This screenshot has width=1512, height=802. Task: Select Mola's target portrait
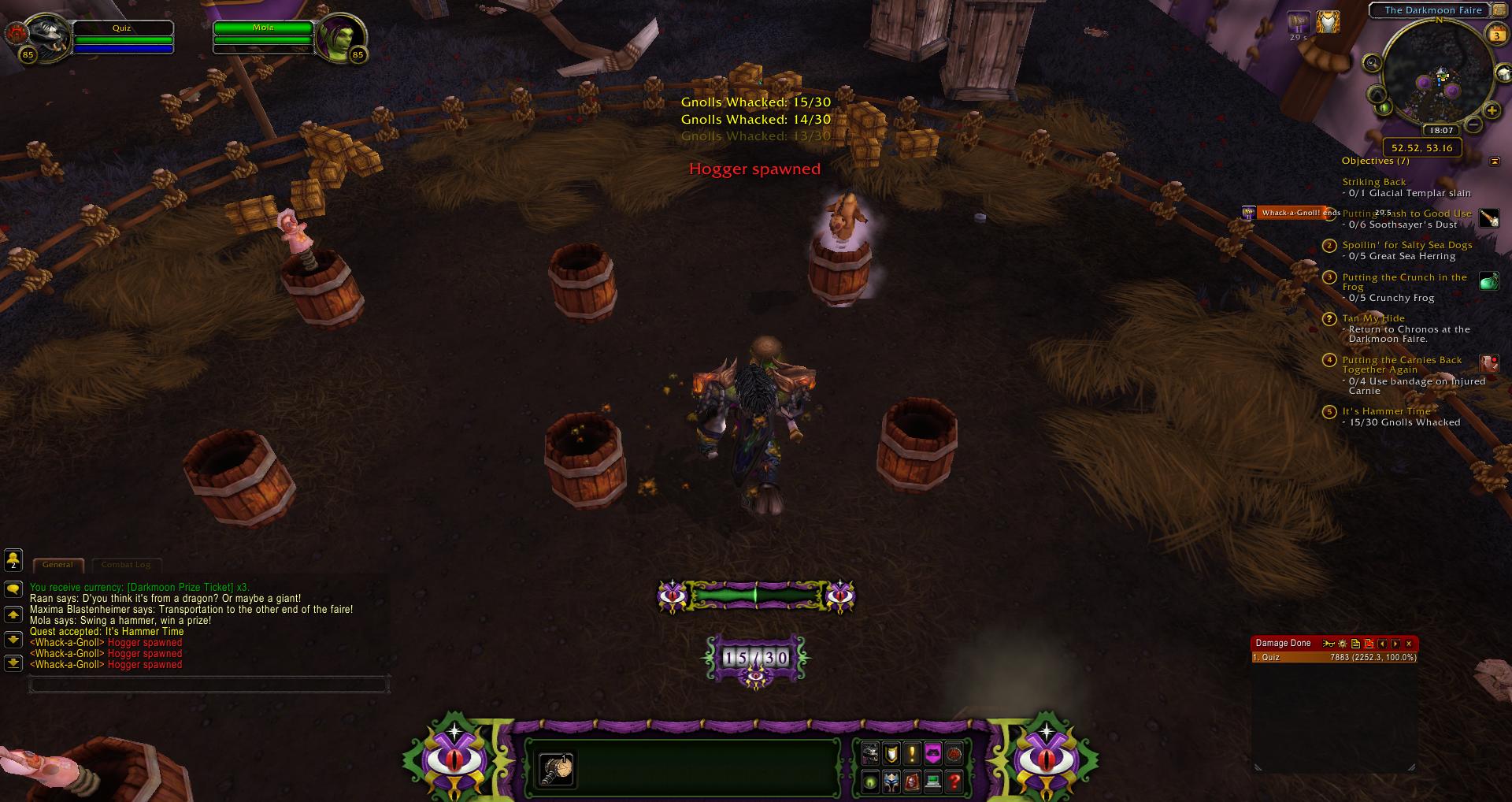click(x=342, y=36)
